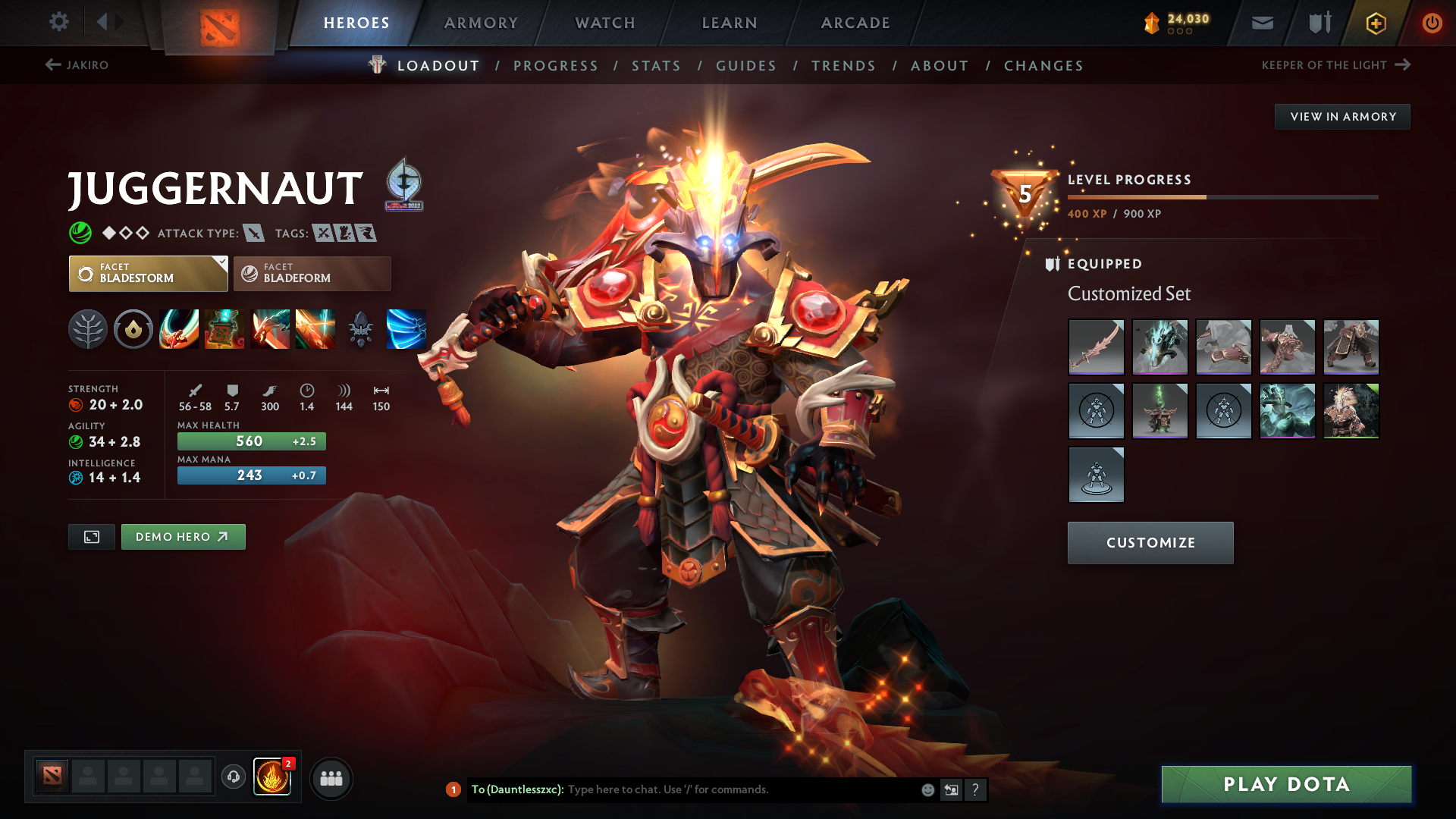Screen dimensions: 1456x819
Task: Select the Bladestorm facet
Action: click(x=147, y=273)
